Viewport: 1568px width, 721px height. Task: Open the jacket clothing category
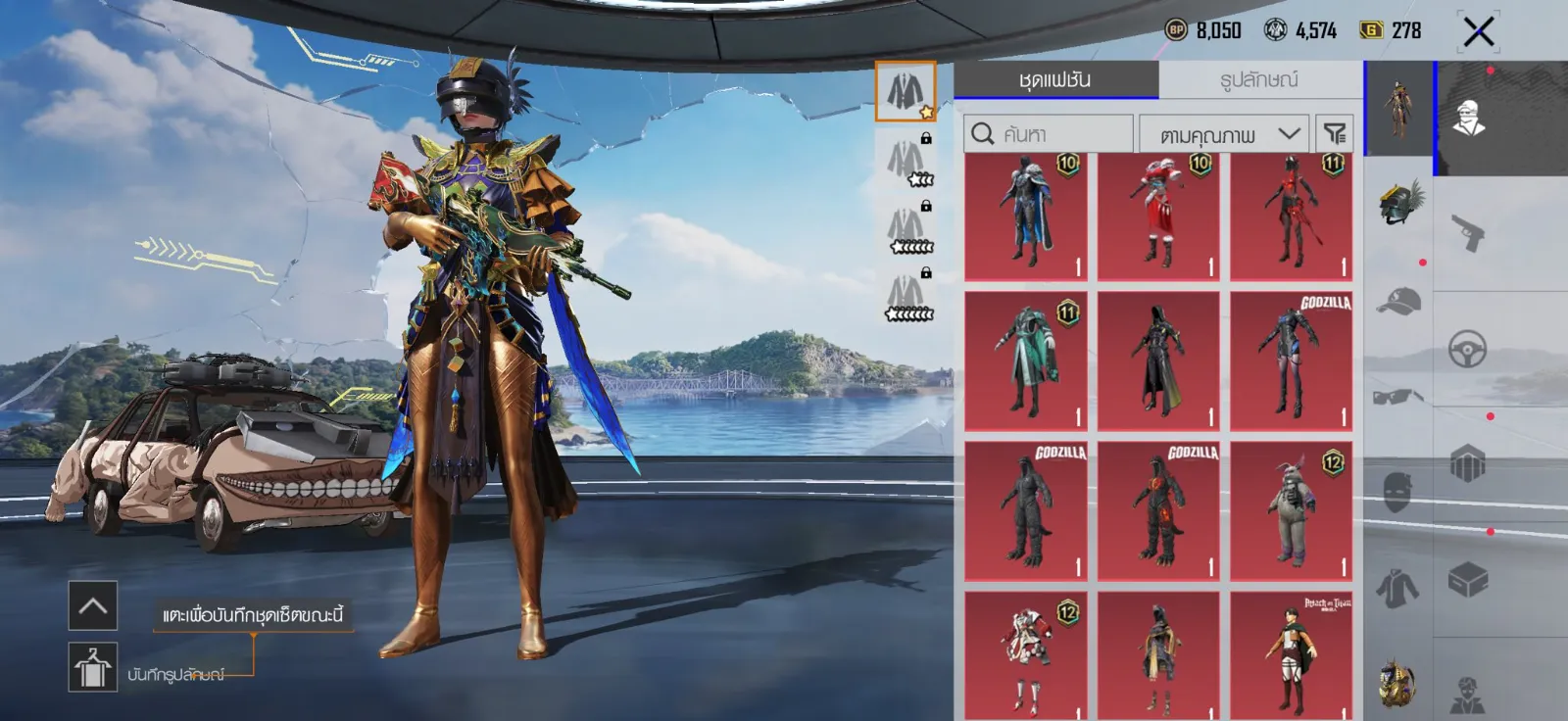point(1398,589)
